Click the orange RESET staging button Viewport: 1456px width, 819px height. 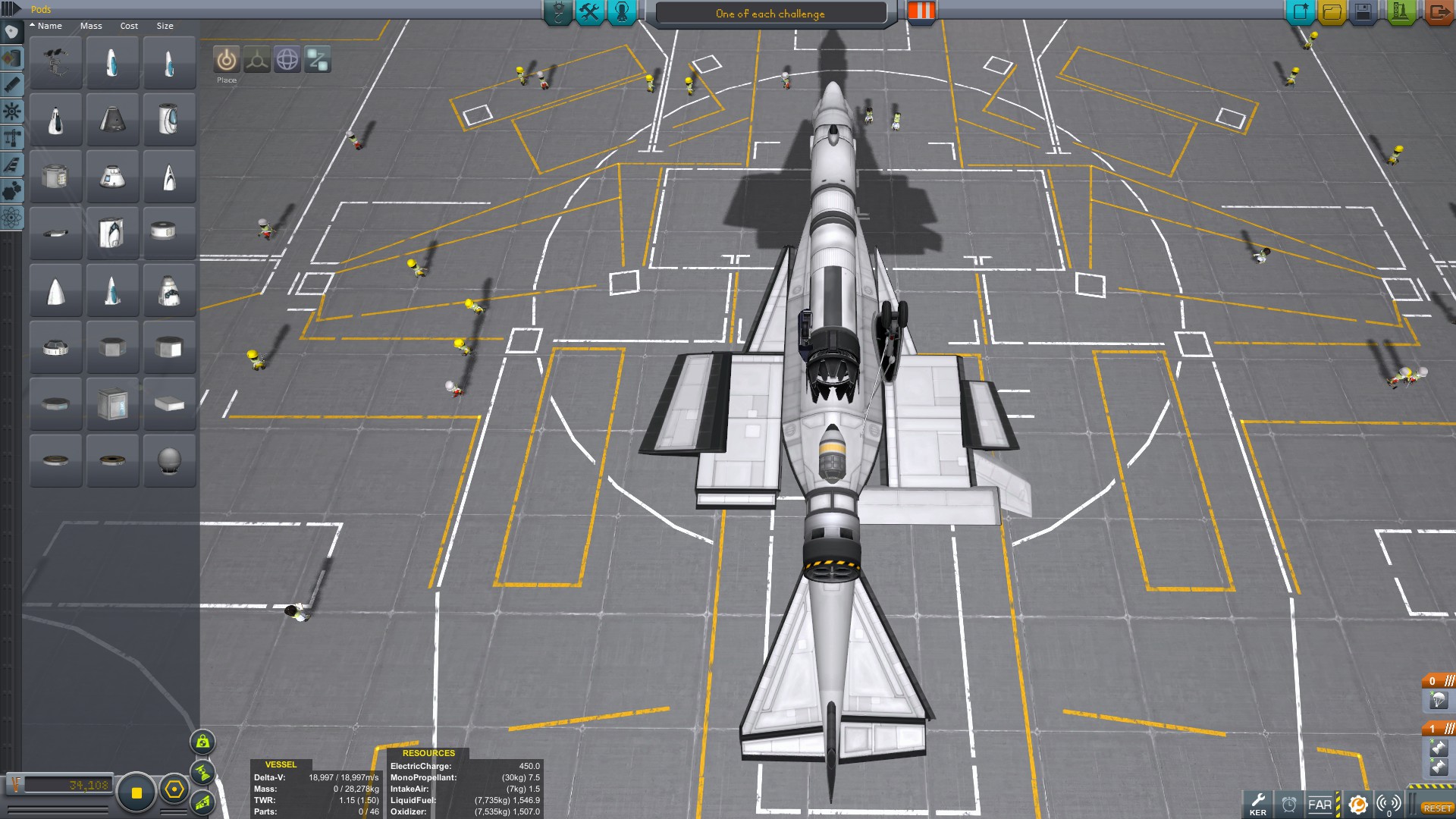coord(1437,808)
